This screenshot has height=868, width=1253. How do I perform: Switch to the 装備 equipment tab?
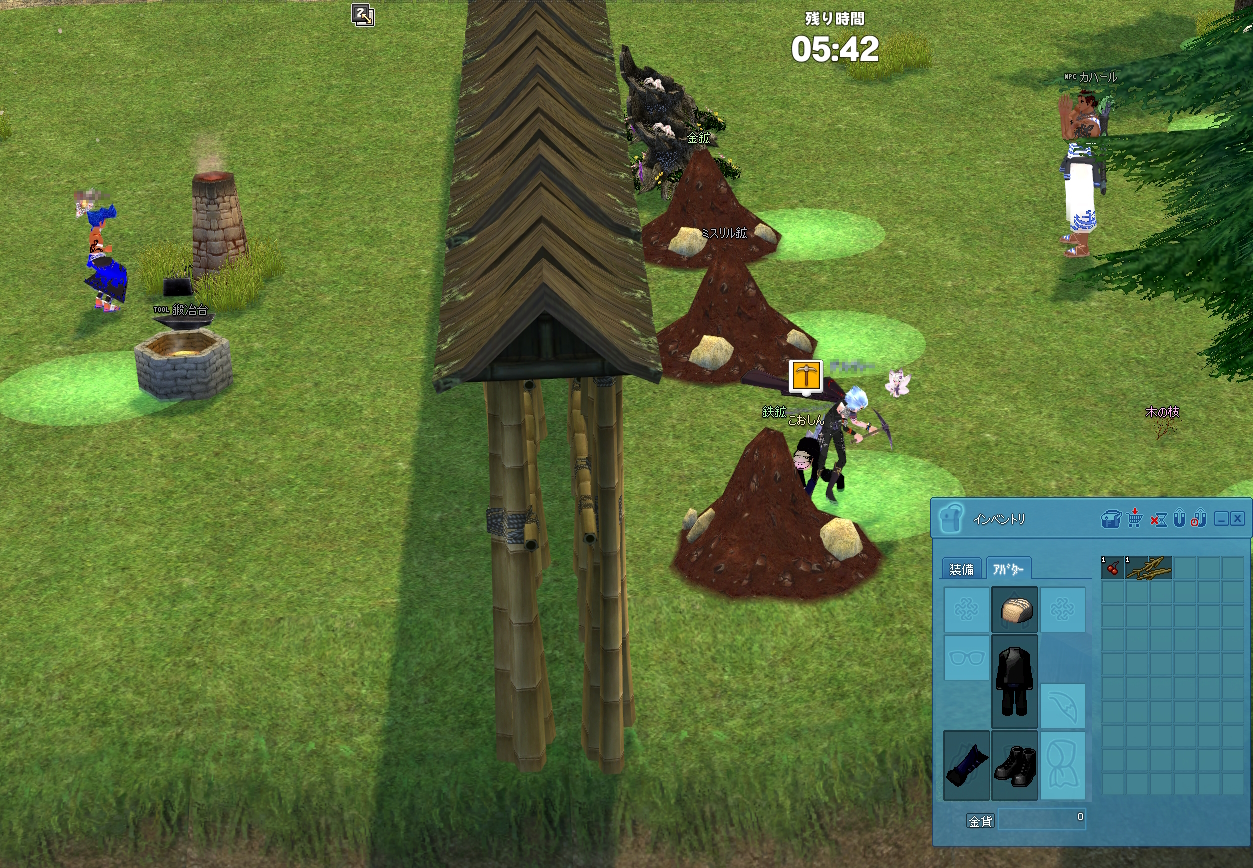pyautogui.click(x=961, y=569)
